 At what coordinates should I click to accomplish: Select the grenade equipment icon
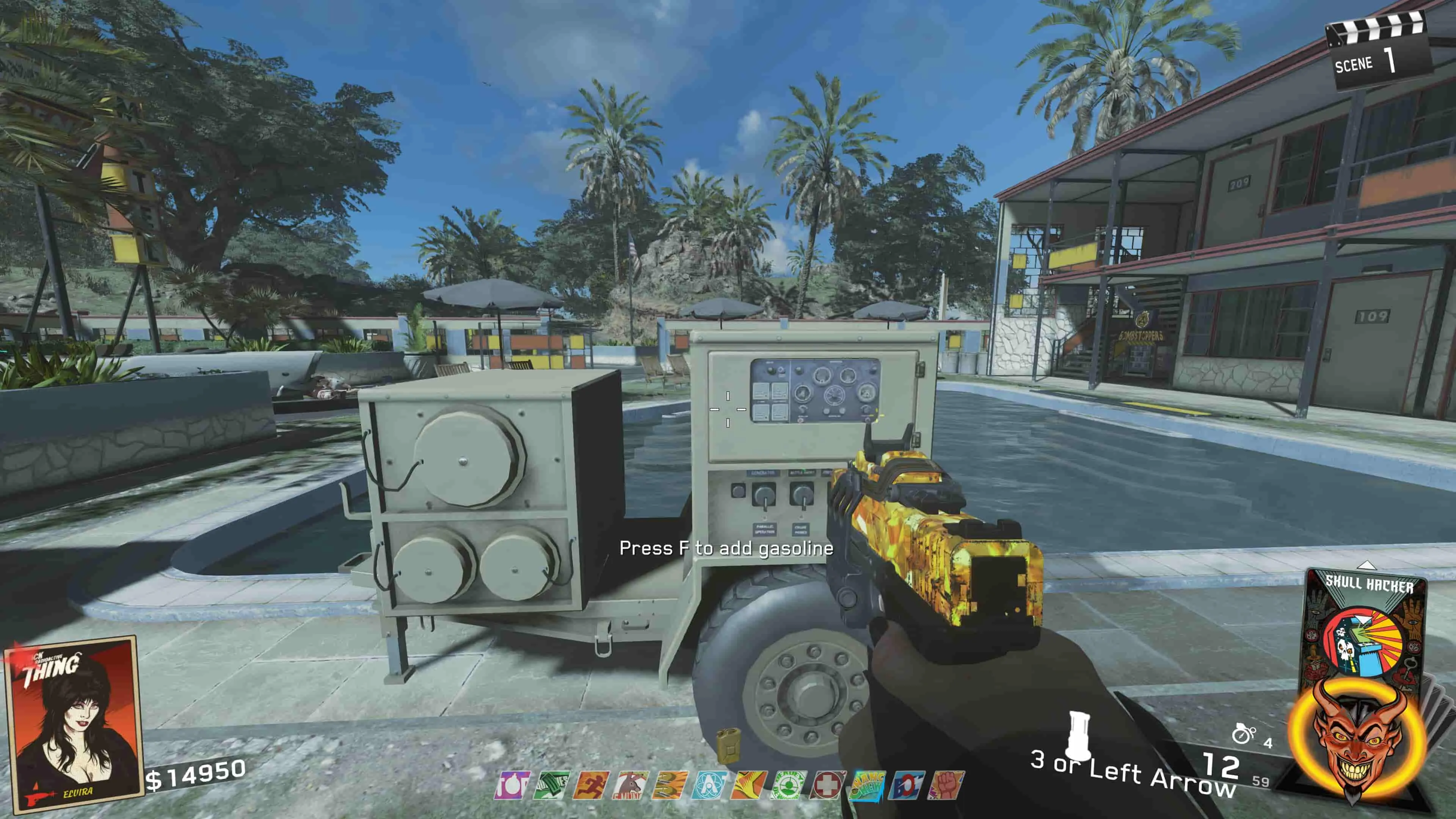click(x=1244, y=734)
